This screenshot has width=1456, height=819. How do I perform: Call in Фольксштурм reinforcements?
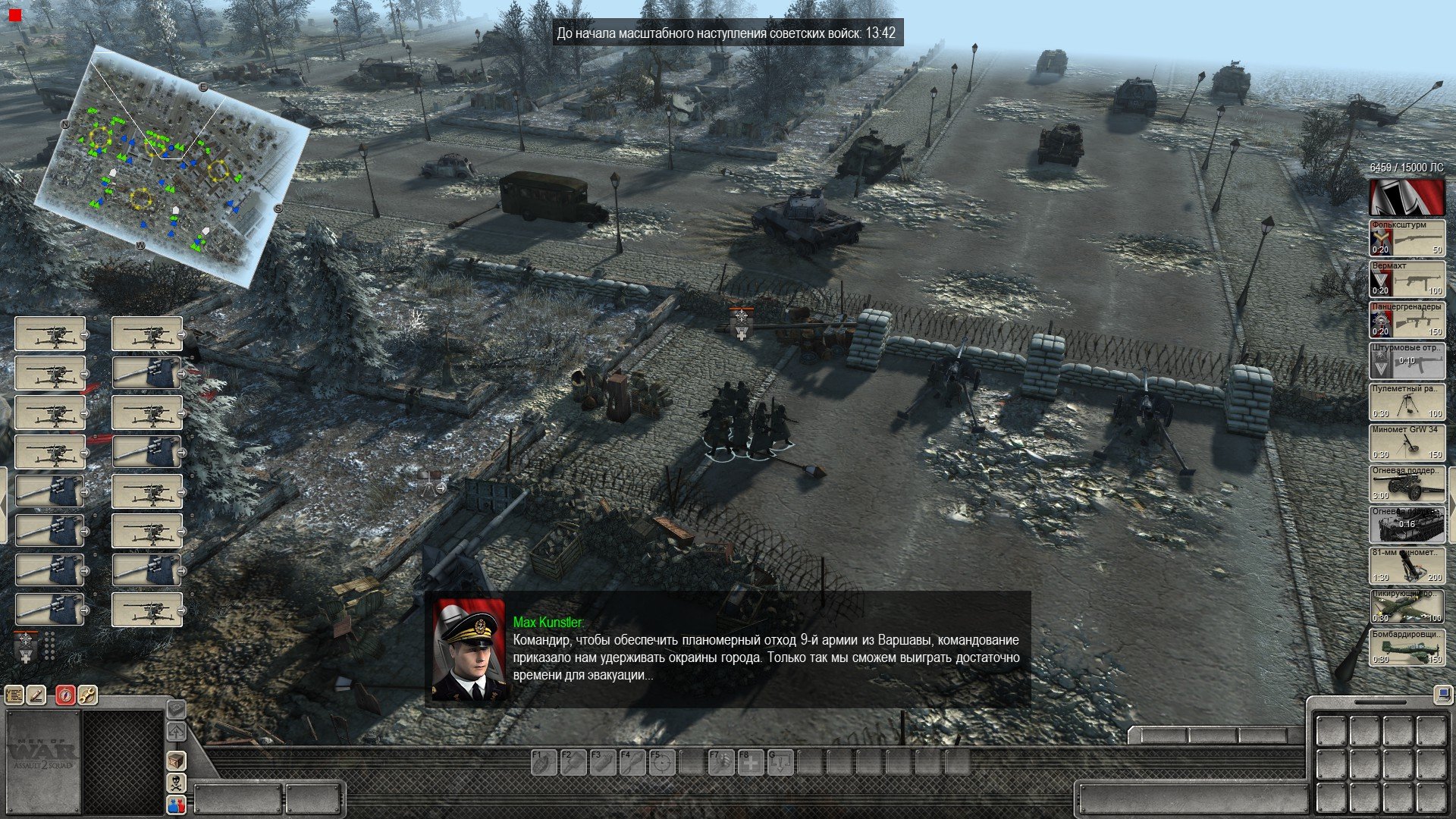click(1407, 238)
